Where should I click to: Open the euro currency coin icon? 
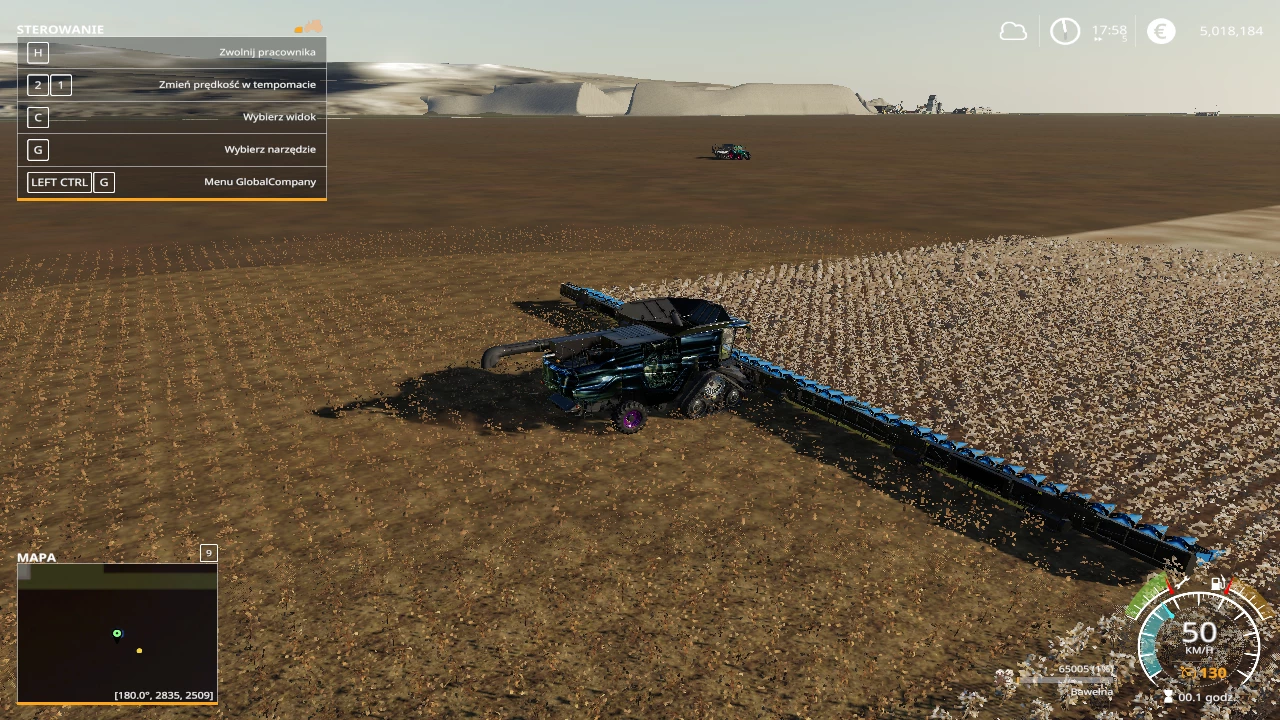1160,31
